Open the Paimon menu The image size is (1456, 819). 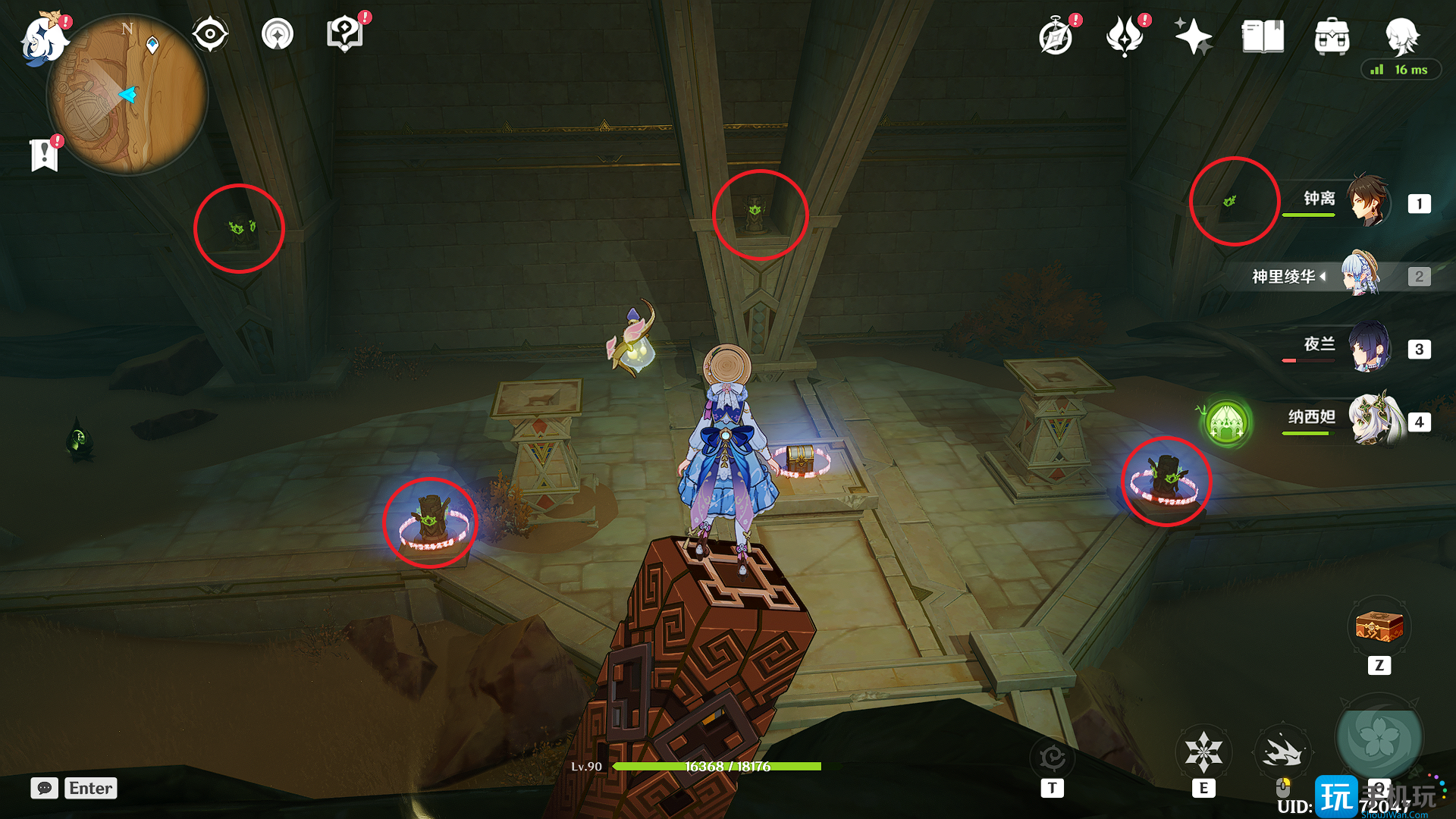[42, 38]
